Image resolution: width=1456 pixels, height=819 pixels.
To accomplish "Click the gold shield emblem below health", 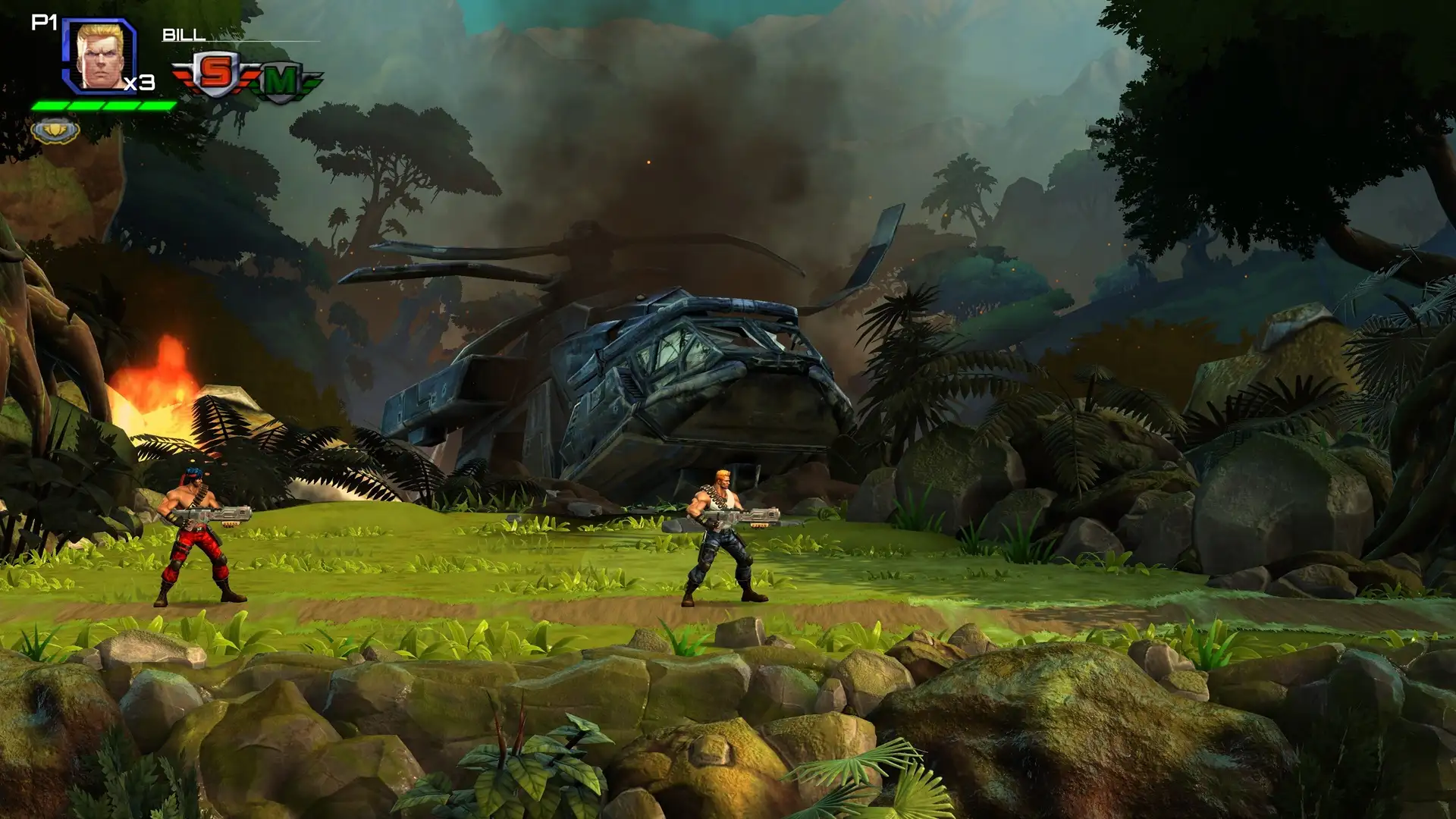I will [x=55, y=130].
